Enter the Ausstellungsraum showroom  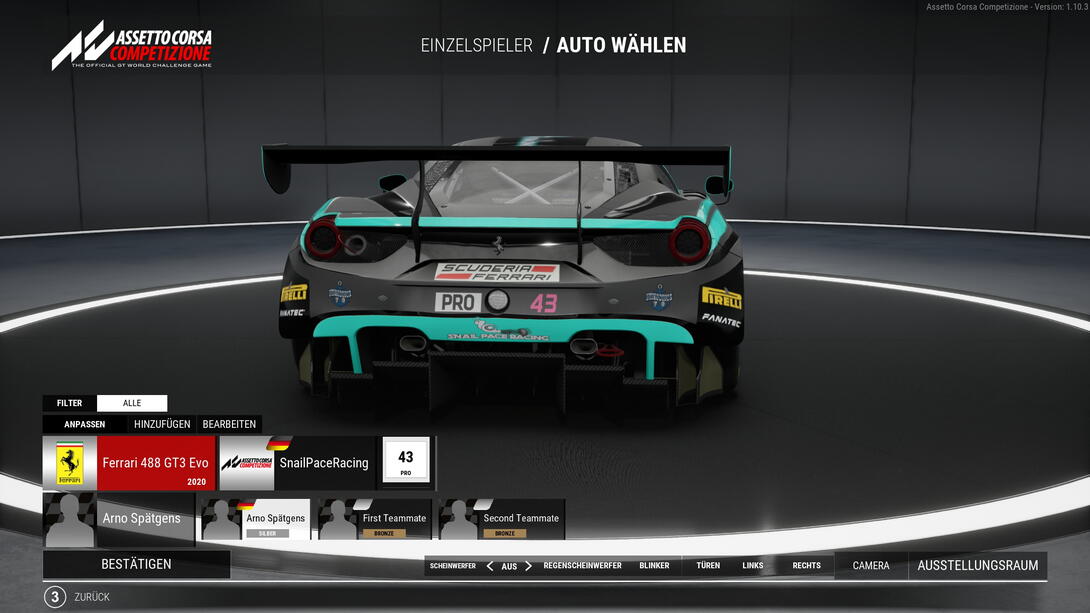click(x=977, y=566)
